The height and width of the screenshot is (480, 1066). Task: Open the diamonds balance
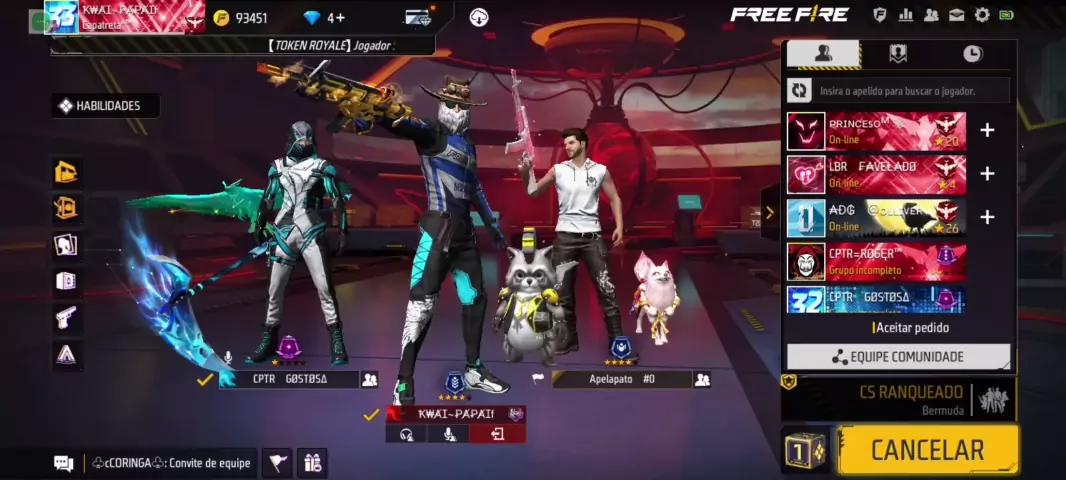pos(324,18)
